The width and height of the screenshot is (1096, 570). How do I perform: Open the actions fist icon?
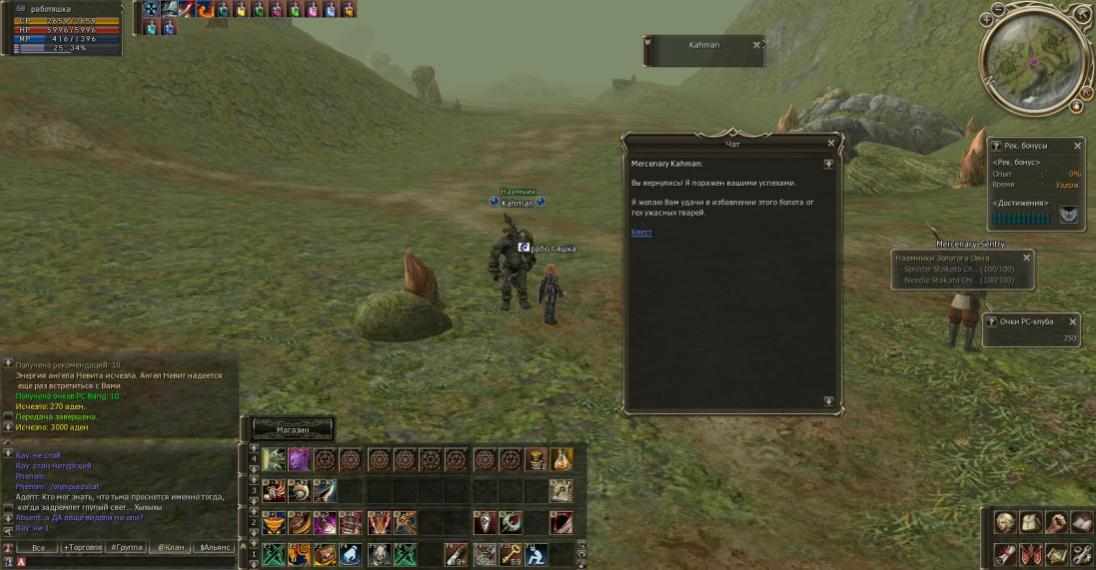coord(1055,522)
